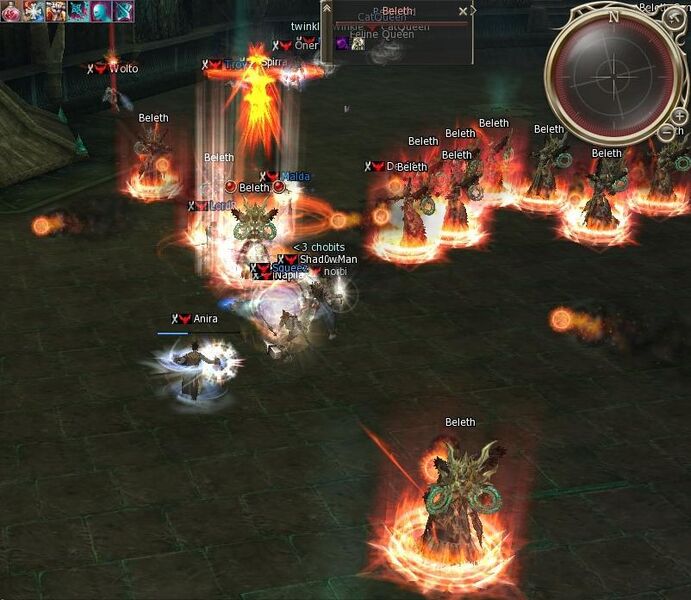Zoom out the radar with the minus button
This screenshot has height=600, width=691.
pyautogui.click(x=667, y=131)
